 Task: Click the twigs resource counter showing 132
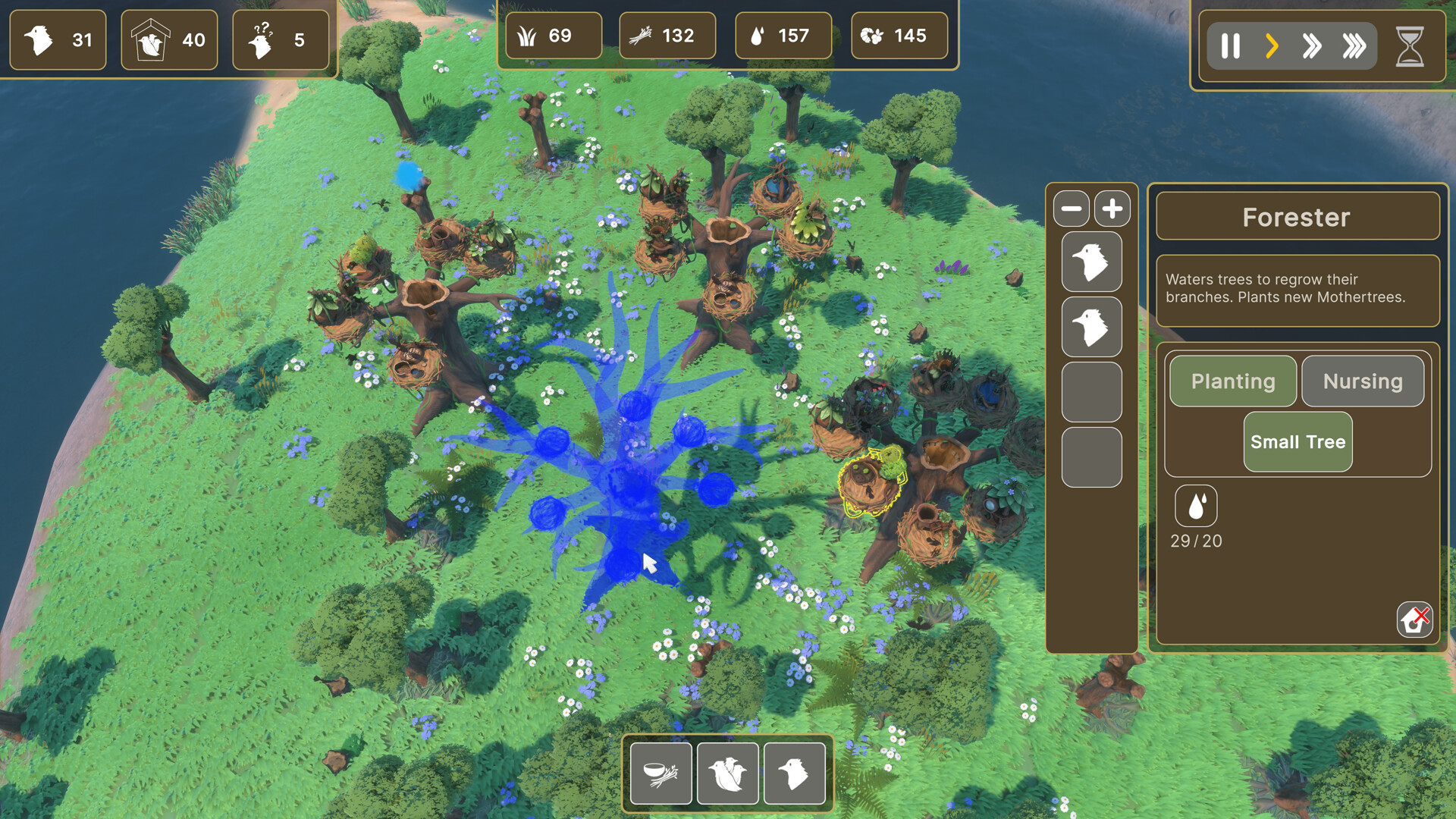[667, 36]
